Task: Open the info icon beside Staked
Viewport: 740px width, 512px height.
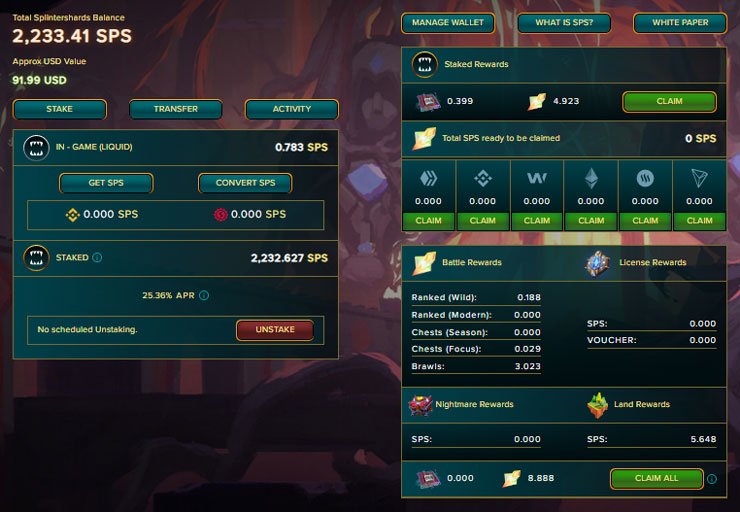Action: click(97, 258)
